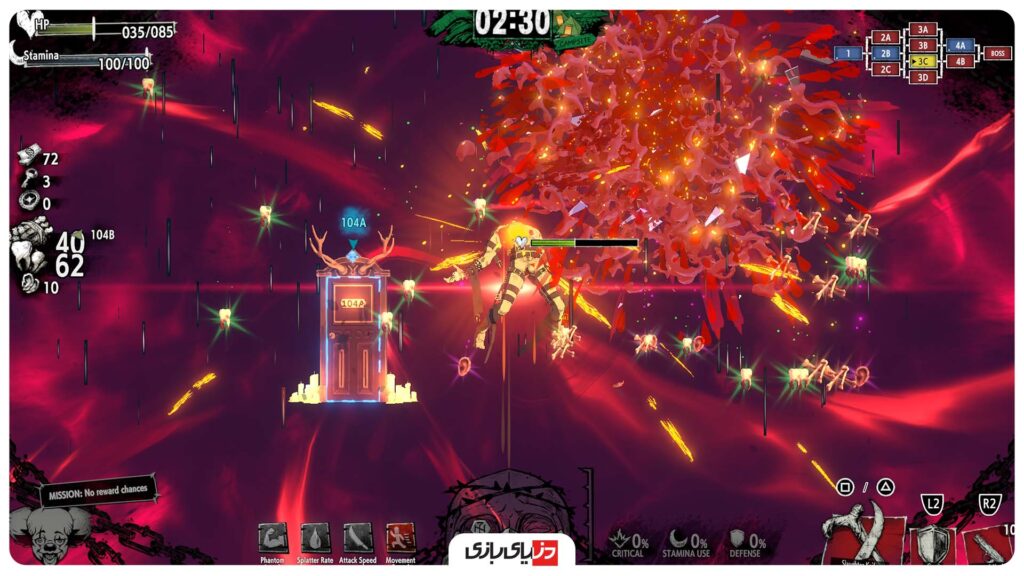Click the yellow 3C room on map
The image size is (1024, 576).
pyautogui.click(x=921, y=61)
